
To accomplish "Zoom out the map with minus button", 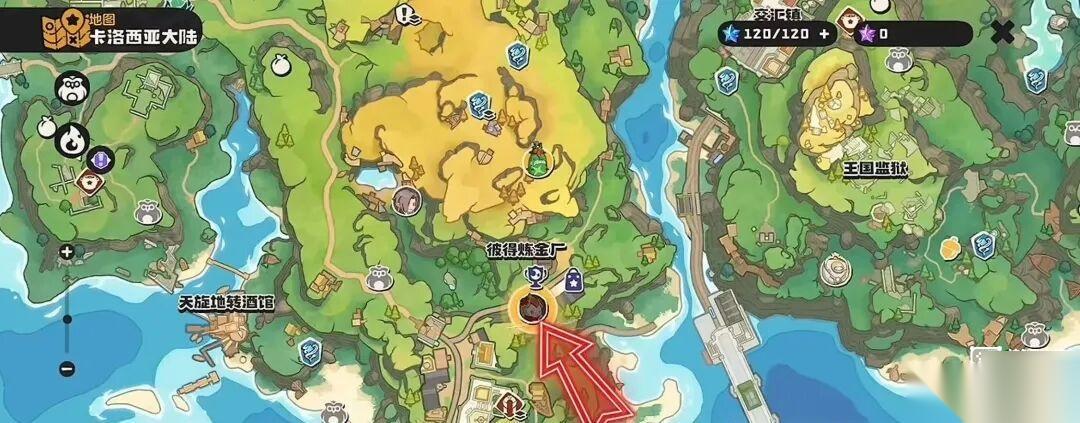I will point(66,368).
